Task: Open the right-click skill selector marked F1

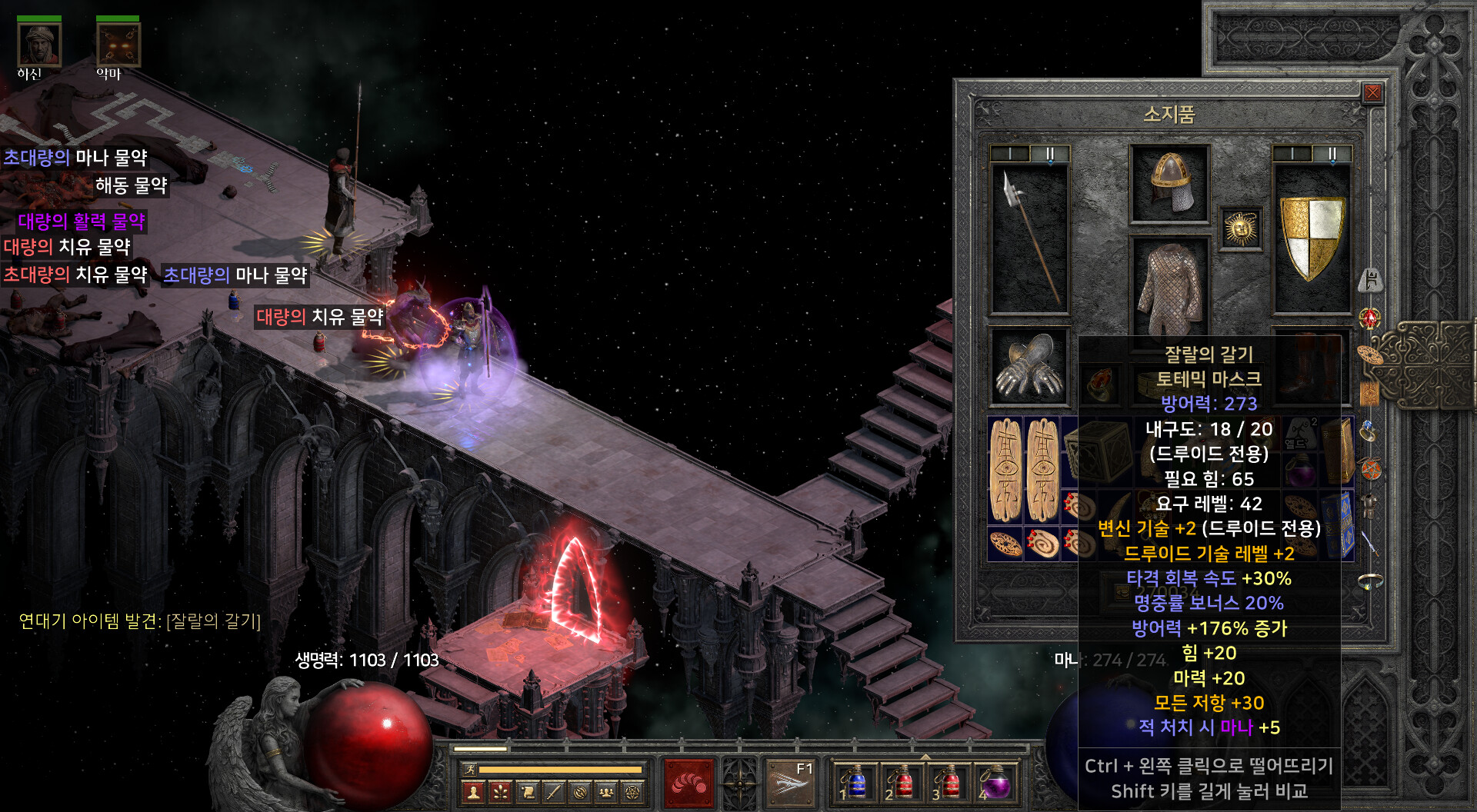Action: 791,783
